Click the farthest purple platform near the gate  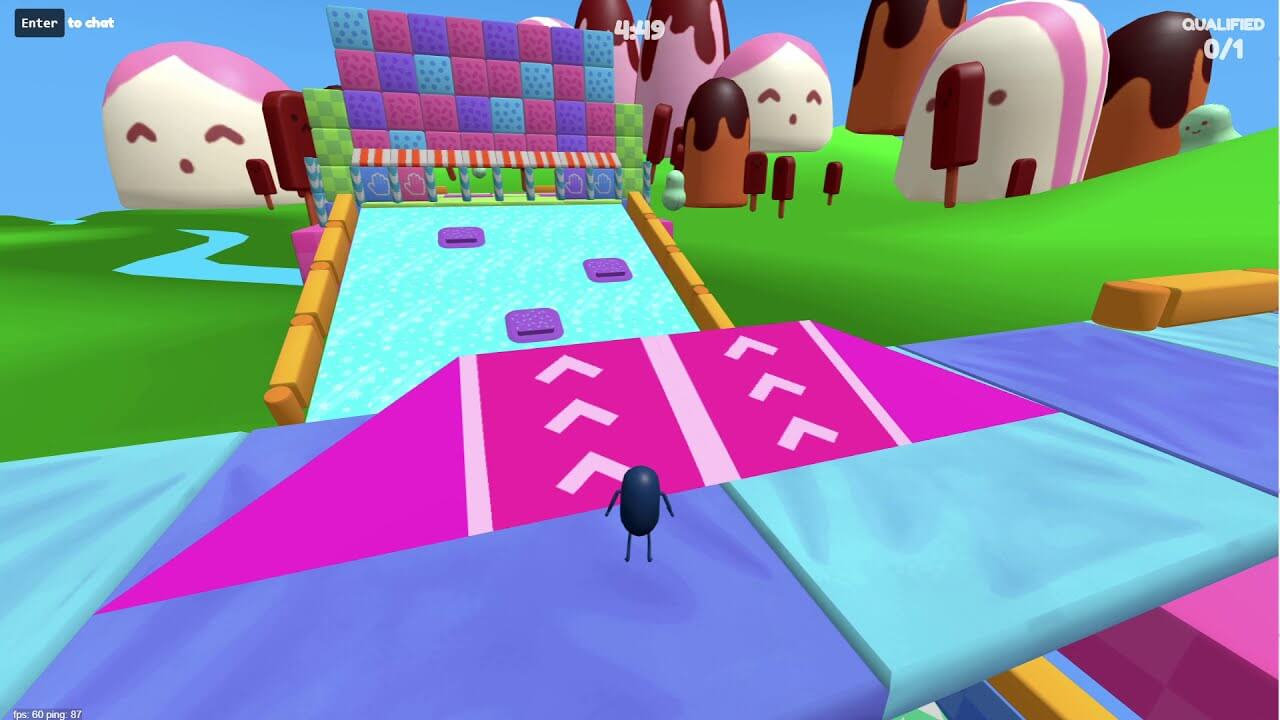[463, 236]
